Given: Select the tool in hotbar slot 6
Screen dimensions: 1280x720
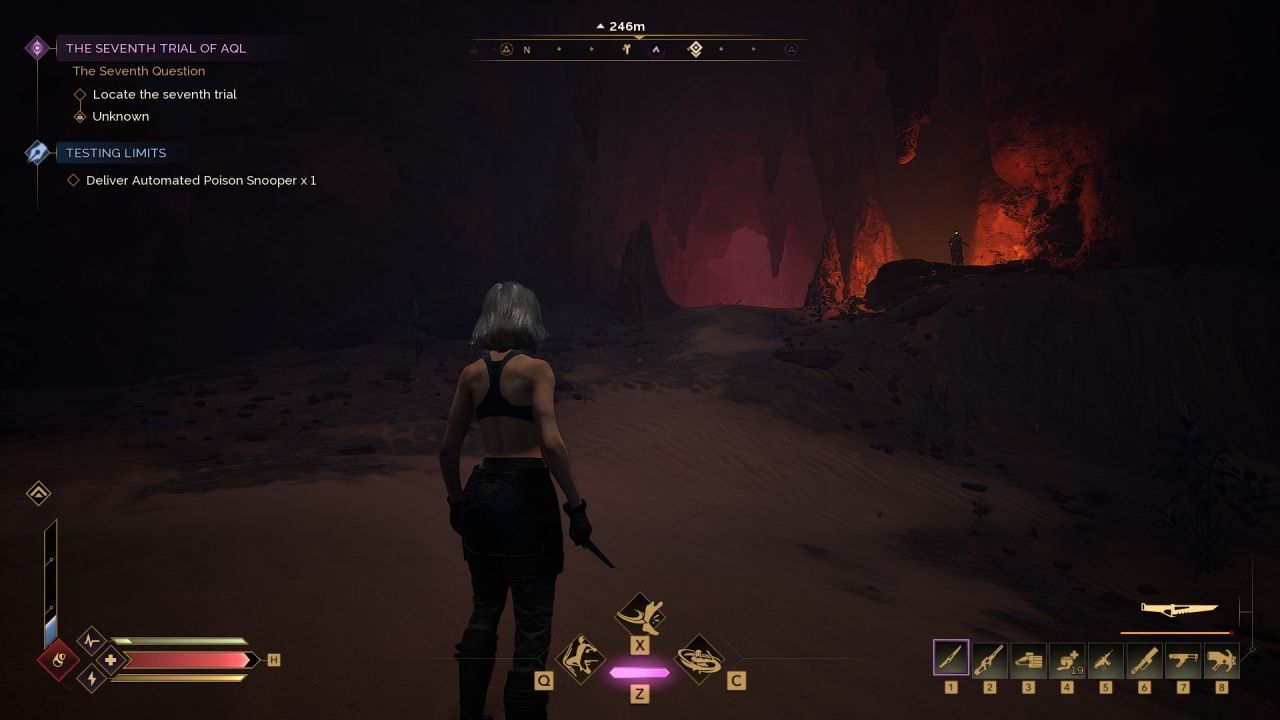Looking at the screenshot, I should click(x=1144, y=659).
